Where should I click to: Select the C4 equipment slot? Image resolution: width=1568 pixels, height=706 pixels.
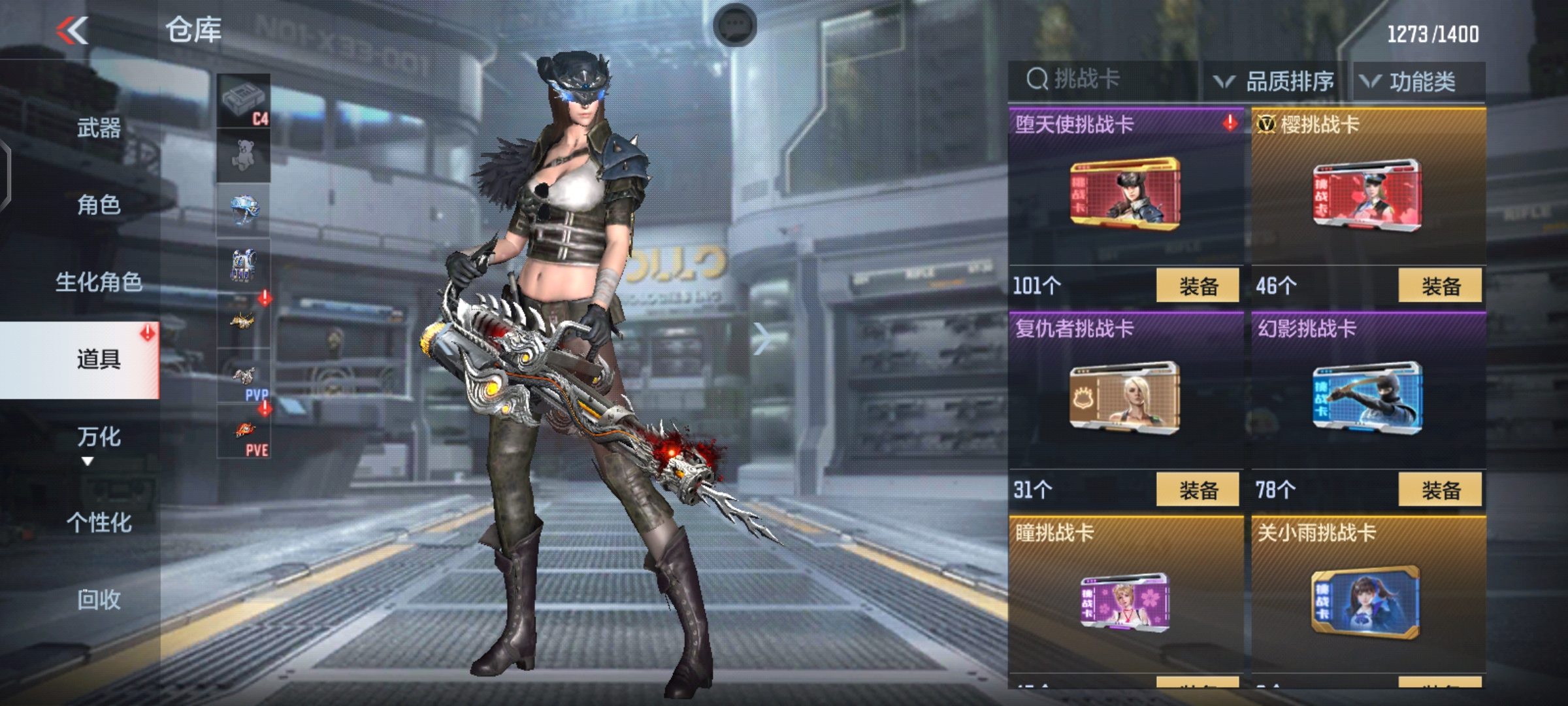[244, 101]
